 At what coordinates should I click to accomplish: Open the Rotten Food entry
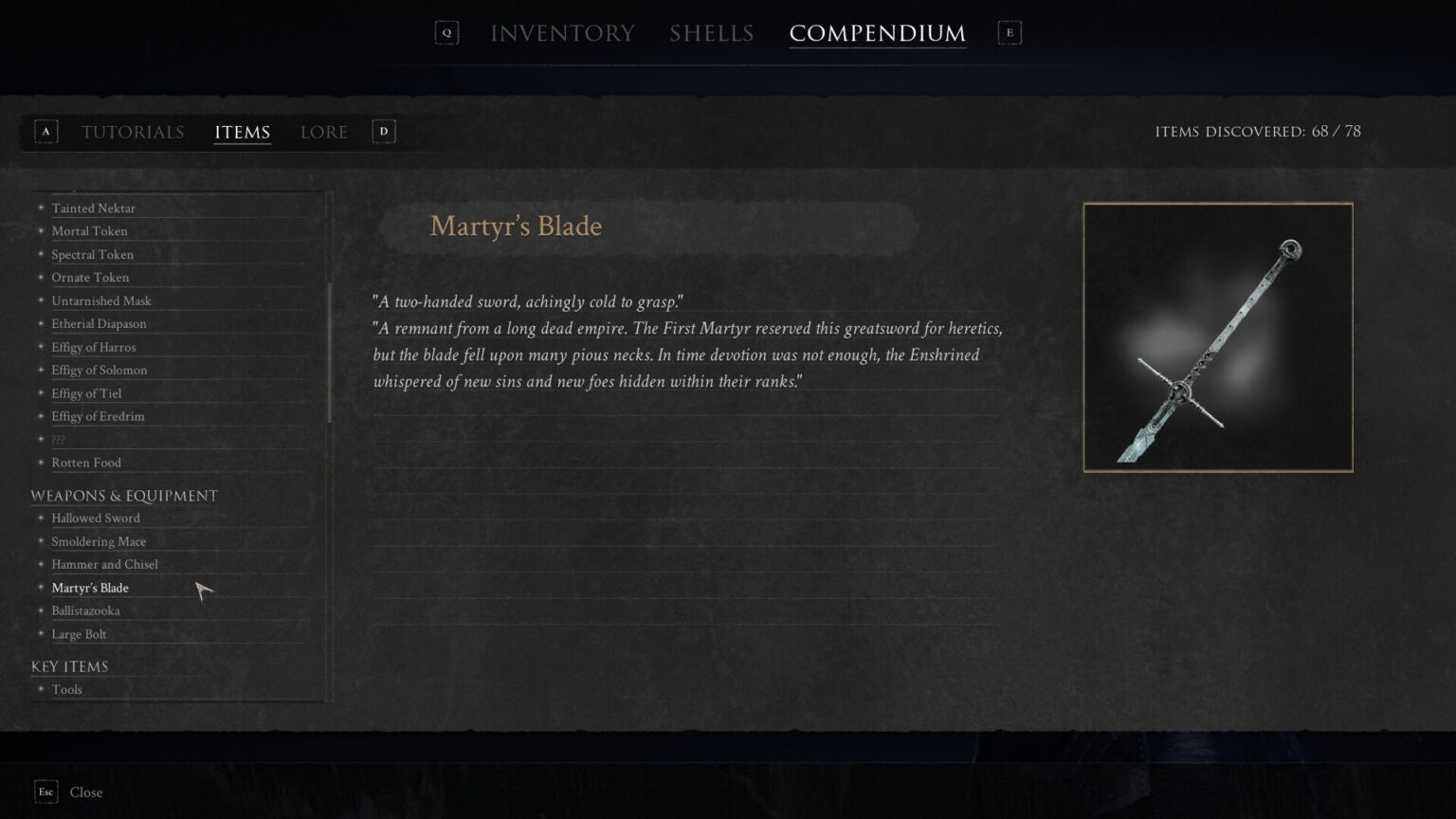point(86,463)
